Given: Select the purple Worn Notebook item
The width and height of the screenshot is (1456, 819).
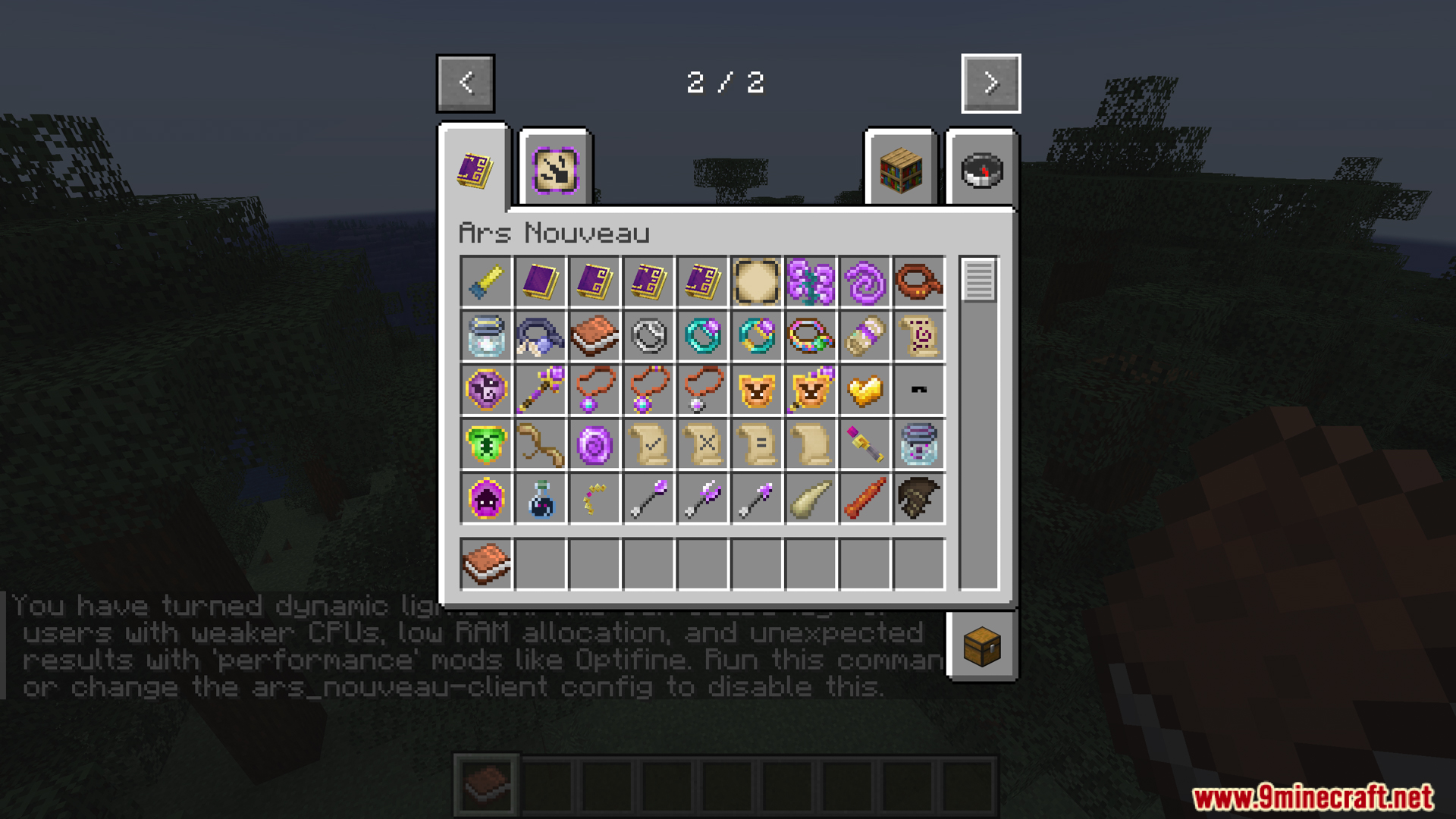Looking at the screenshot, I should 540,282.
